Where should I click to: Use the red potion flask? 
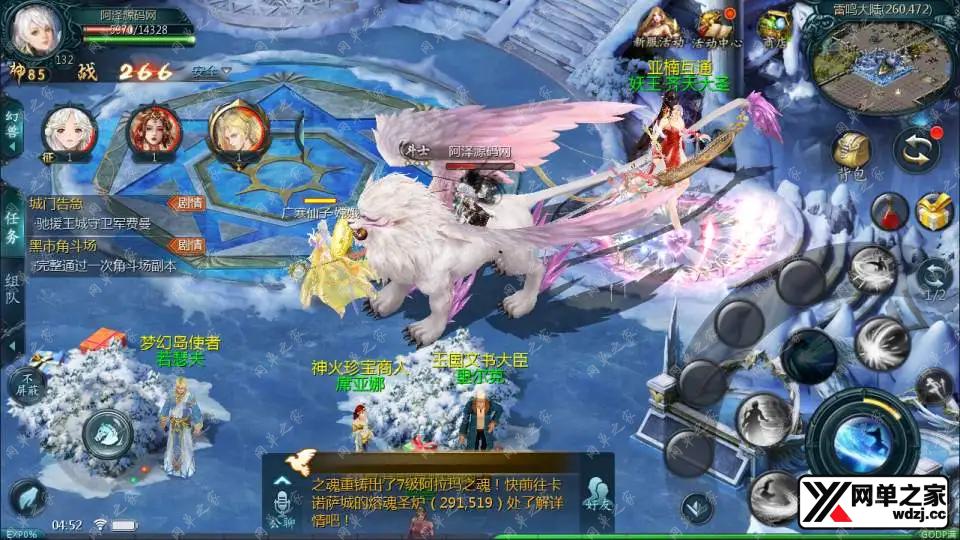[x=888, y=212]
